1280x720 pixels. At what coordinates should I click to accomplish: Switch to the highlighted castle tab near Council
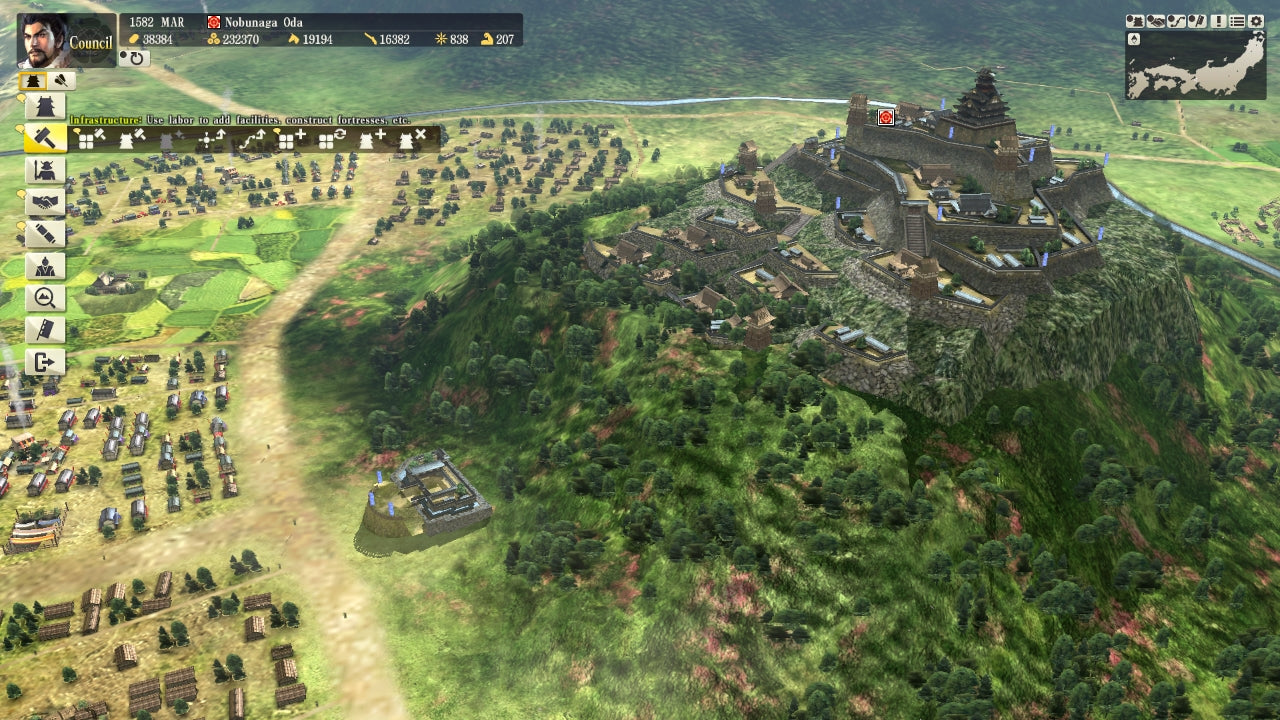(x=33, y=79)
